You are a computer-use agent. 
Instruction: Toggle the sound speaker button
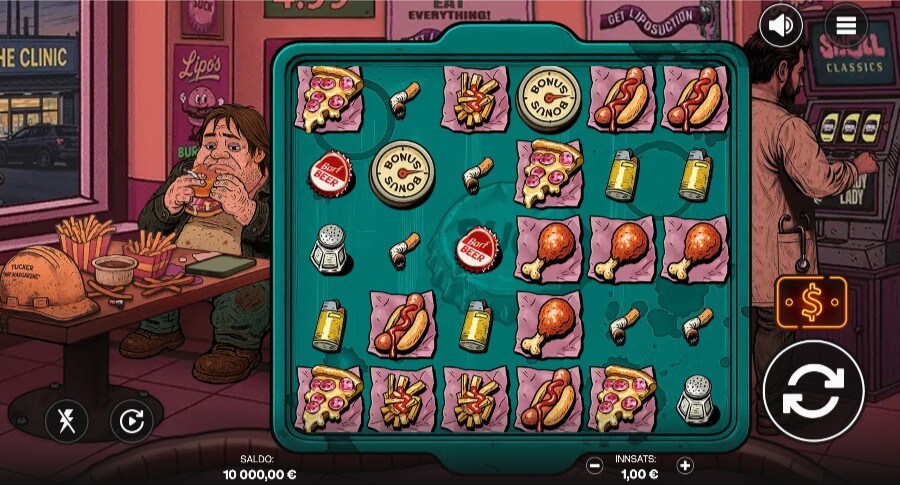[781, 25]
